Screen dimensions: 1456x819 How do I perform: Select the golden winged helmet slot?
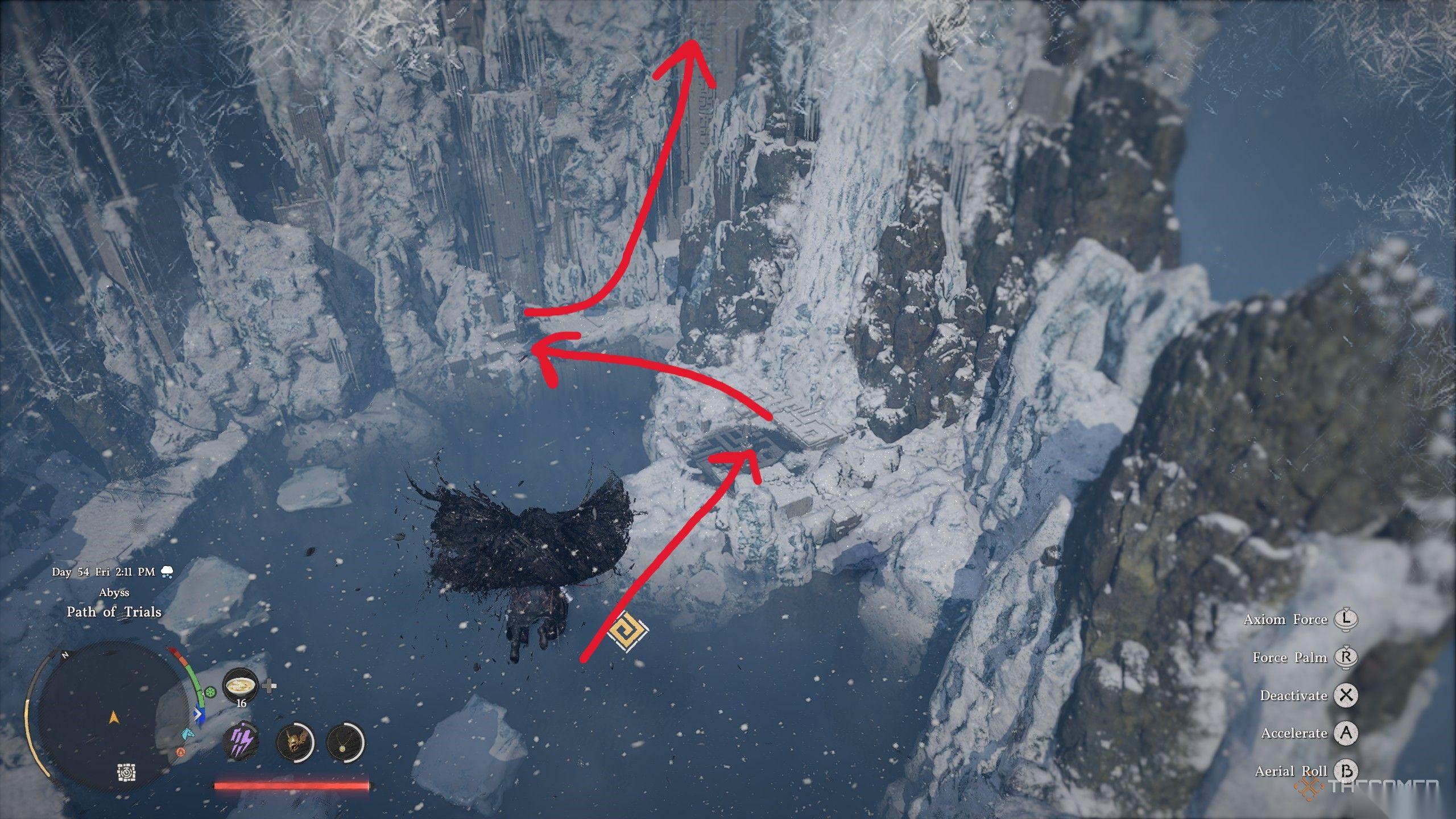click(x=295, y=743)
